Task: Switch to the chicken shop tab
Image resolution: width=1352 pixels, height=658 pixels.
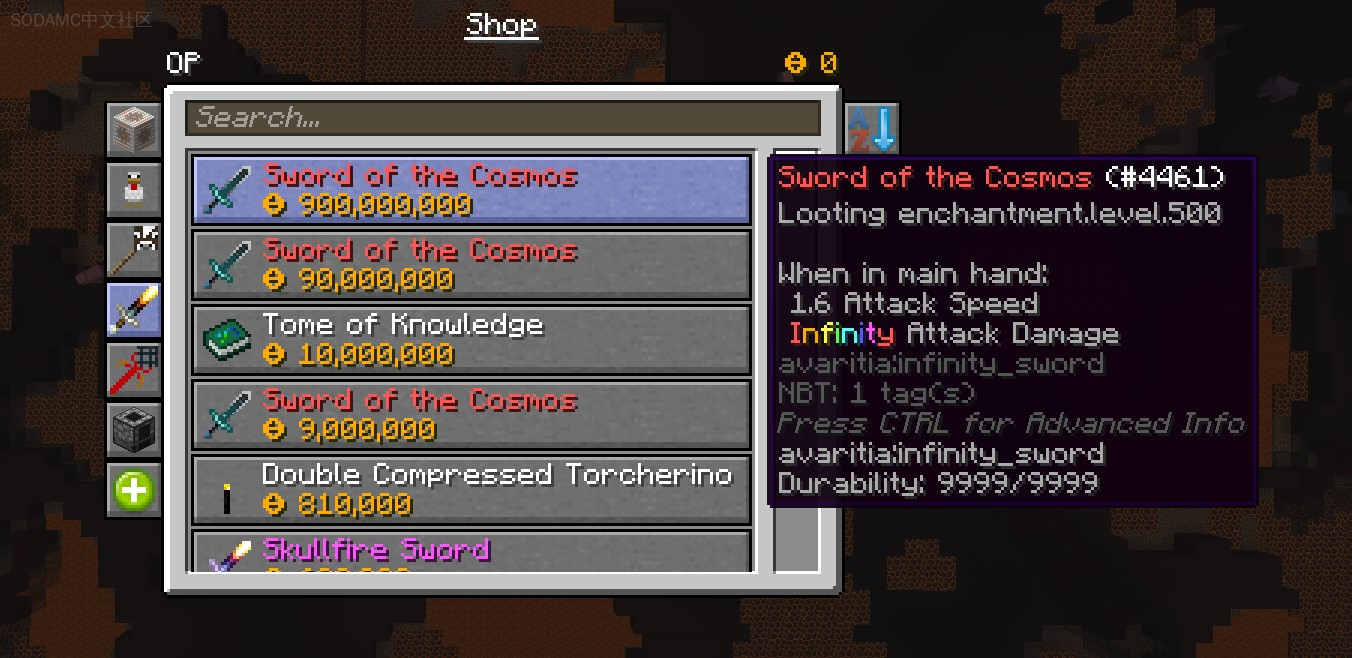Action: (134, 190)
